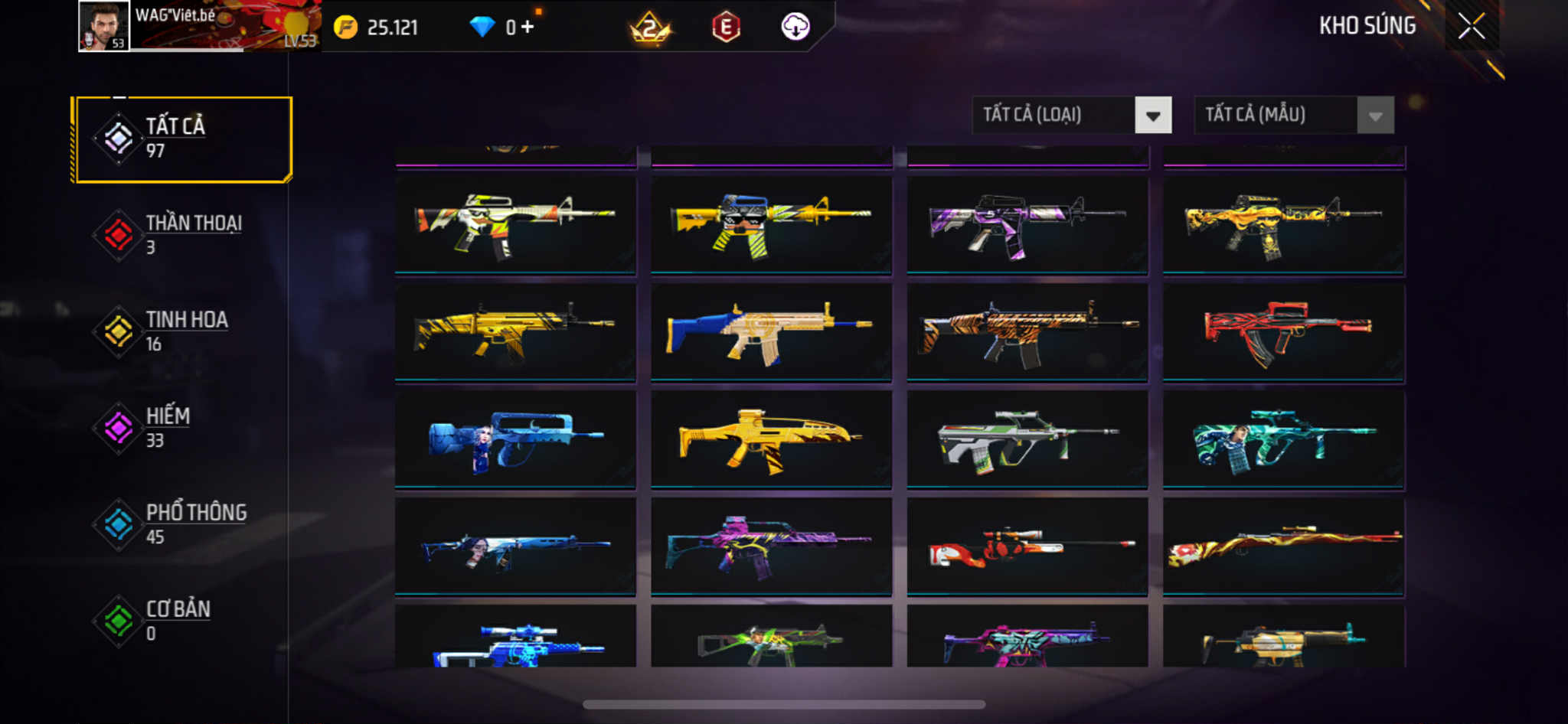The image size is (1568, 724).
Task: Switch to the Phổ Thông tab
Action: point(184,524)
